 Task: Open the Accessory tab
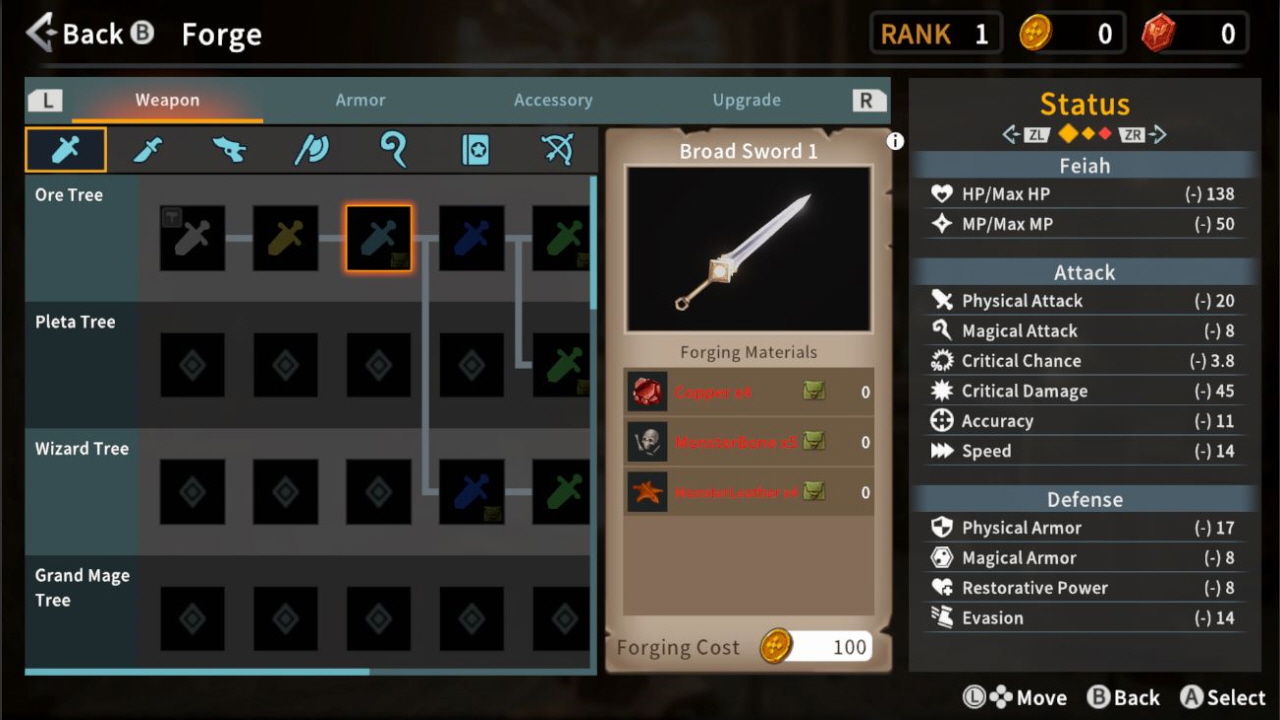tap(553, 100)
